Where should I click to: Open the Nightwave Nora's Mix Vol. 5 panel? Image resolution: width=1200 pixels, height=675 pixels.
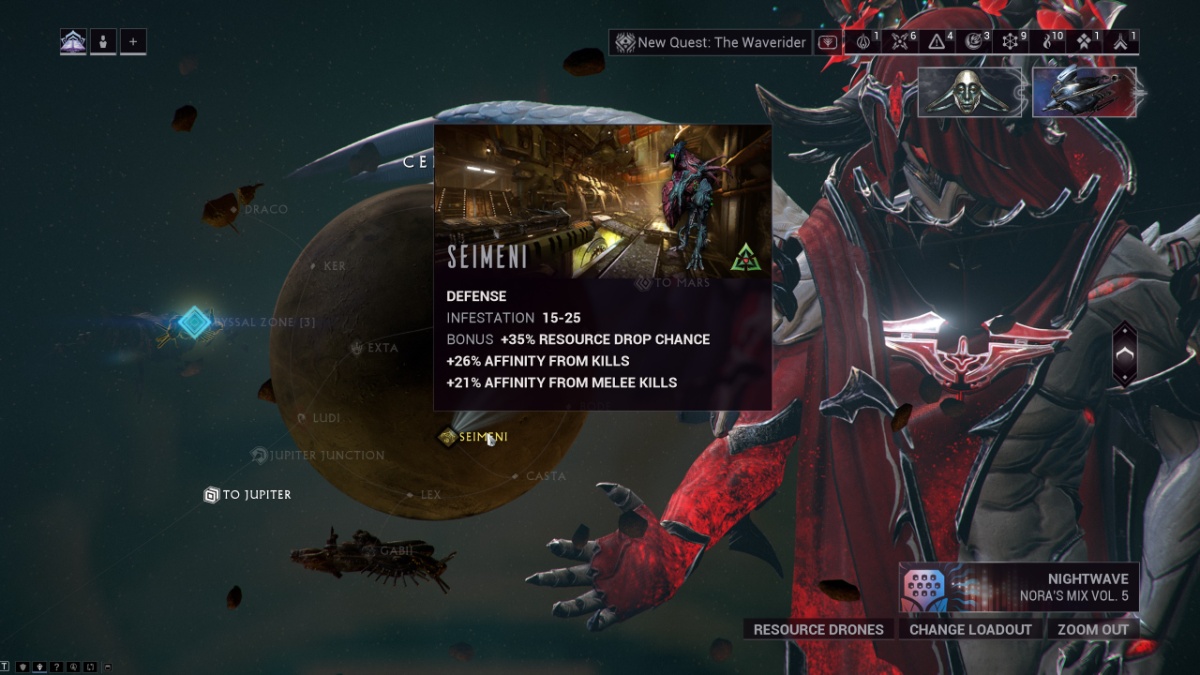point(1018,587)
